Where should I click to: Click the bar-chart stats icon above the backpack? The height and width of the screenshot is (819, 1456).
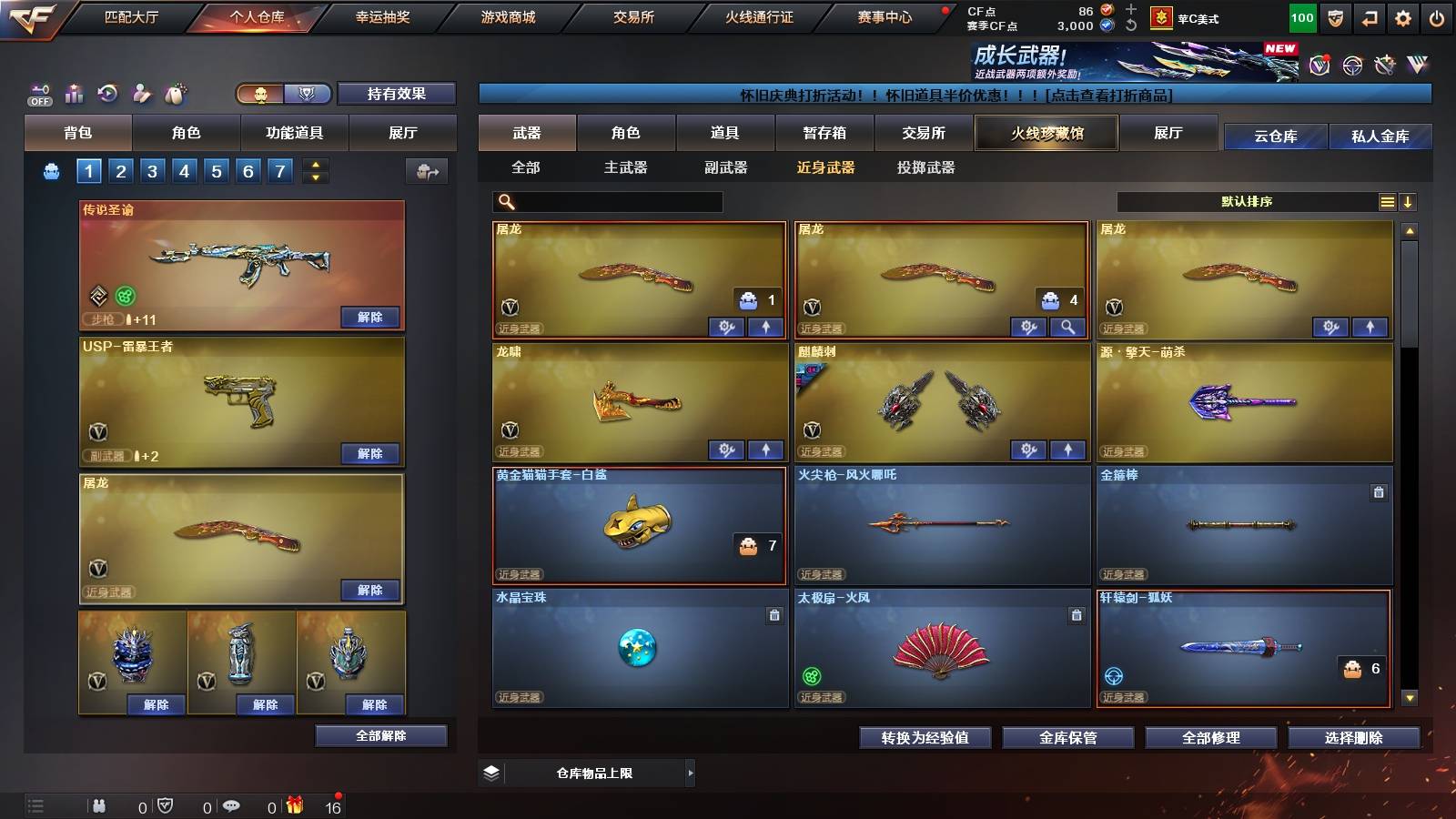click(x=75, y=93)
